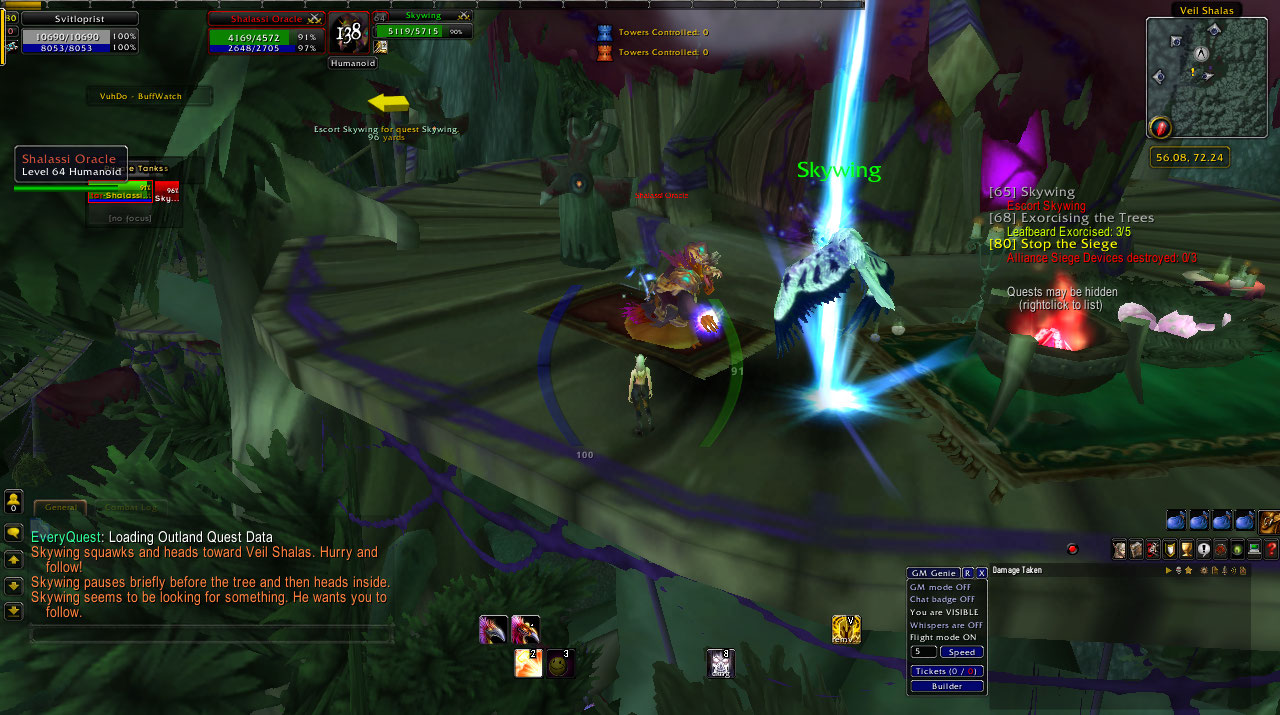Click the Speed button in GM Genie

coord(962,652)
